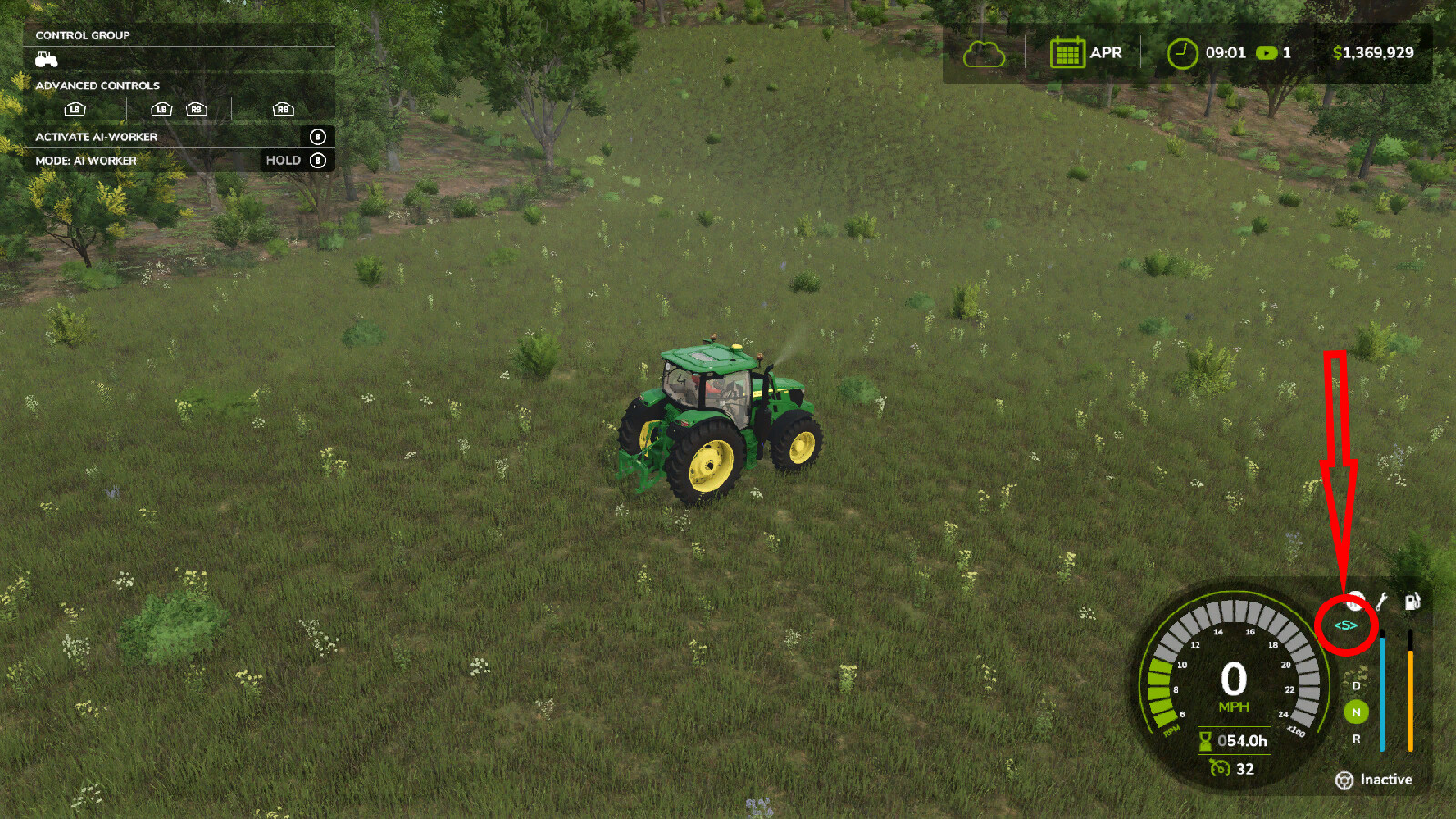The height and width of the screenshot is (819, 1456).
Task: Click the clock icon next to 09:01
Action: (1180, 52)
